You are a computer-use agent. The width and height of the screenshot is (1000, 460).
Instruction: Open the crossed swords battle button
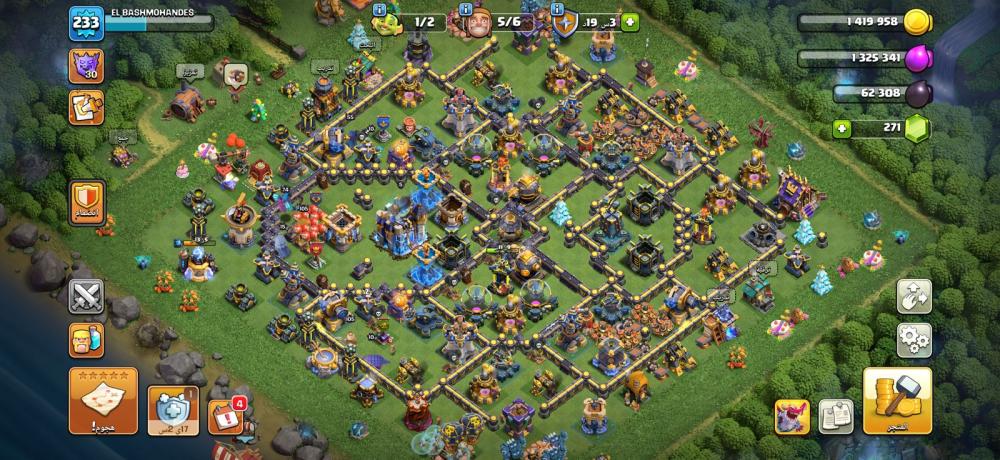86,296
